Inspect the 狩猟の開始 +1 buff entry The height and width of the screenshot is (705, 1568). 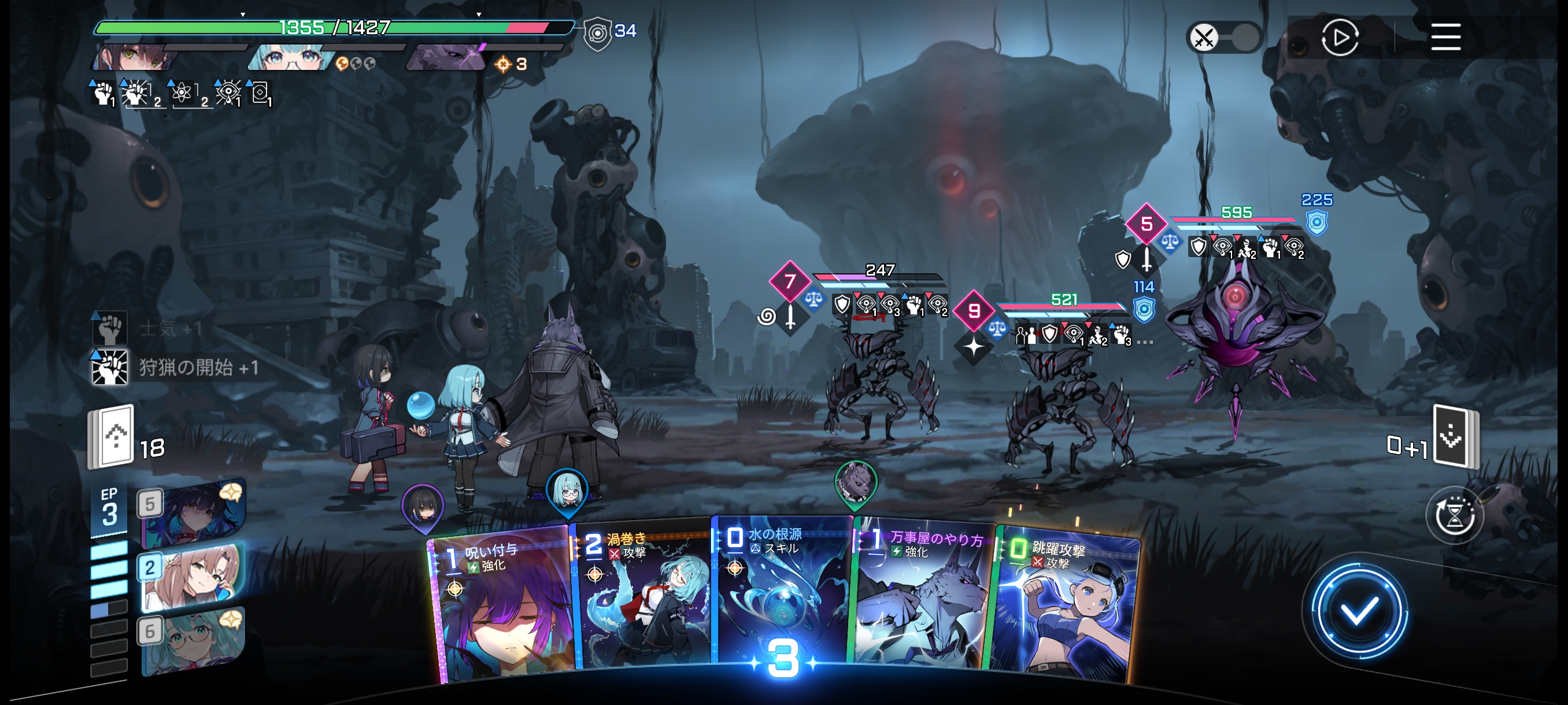(176, 368)
